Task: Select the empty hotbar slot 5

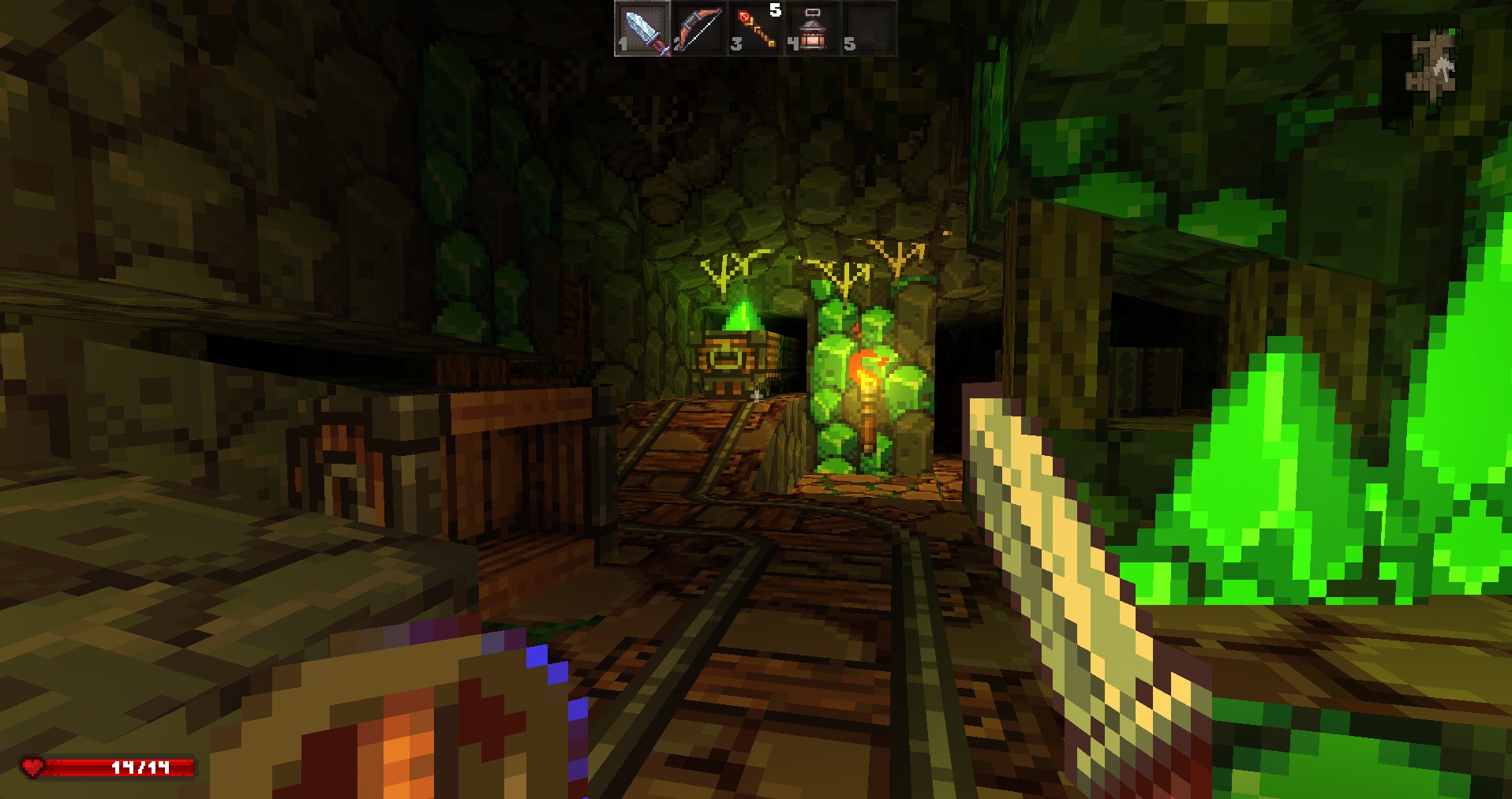Action: (868, 29)
